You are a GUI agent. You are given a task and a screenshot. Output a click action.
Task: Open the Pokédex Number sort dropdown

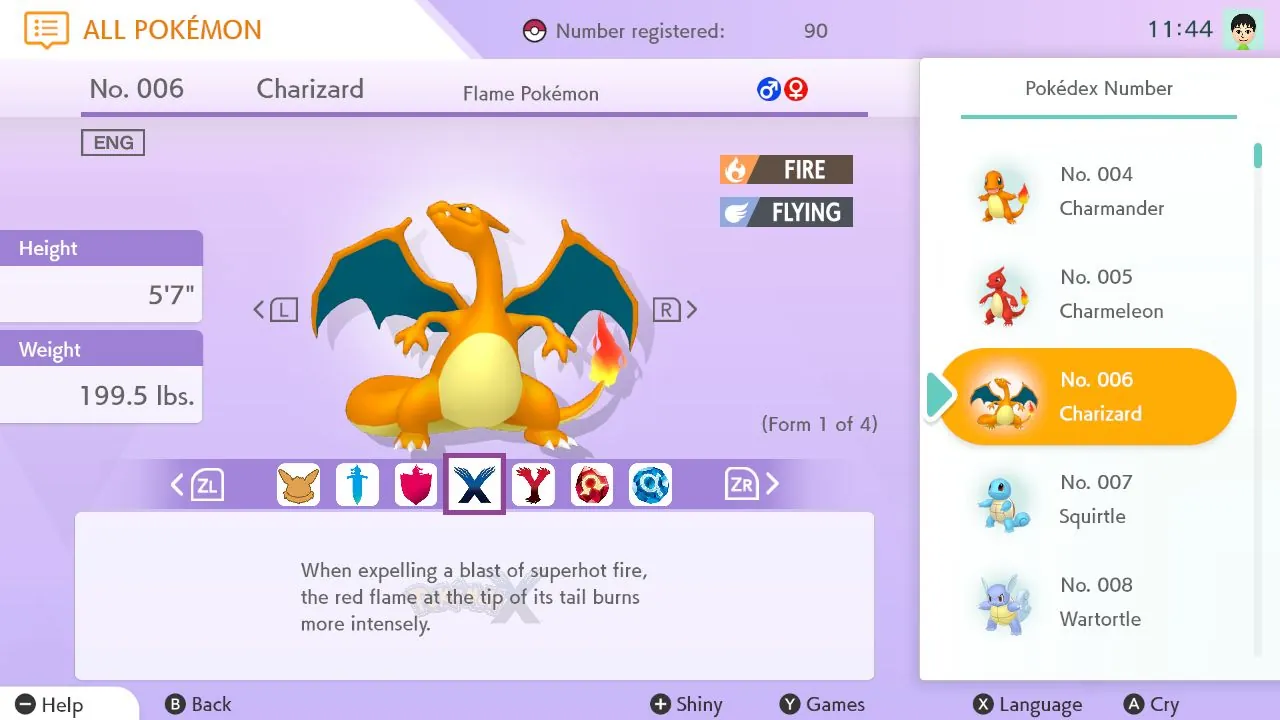click(1098, 88)
